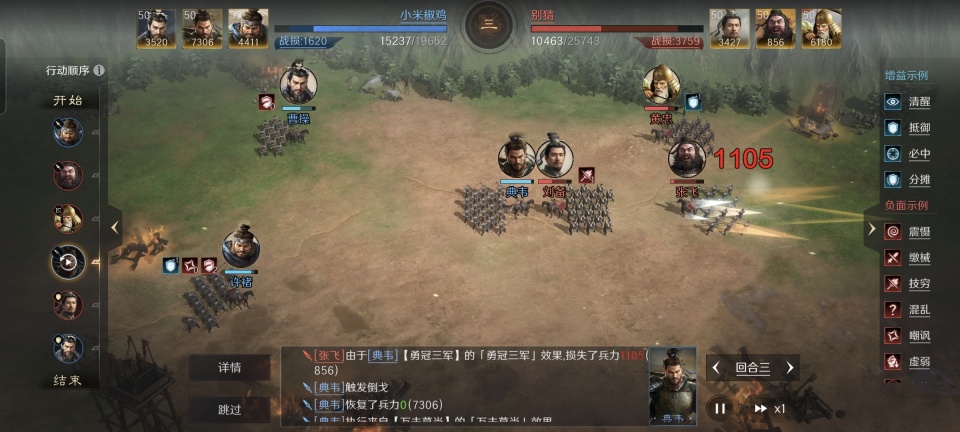Open the 详情 battle details

click(230, 367)
